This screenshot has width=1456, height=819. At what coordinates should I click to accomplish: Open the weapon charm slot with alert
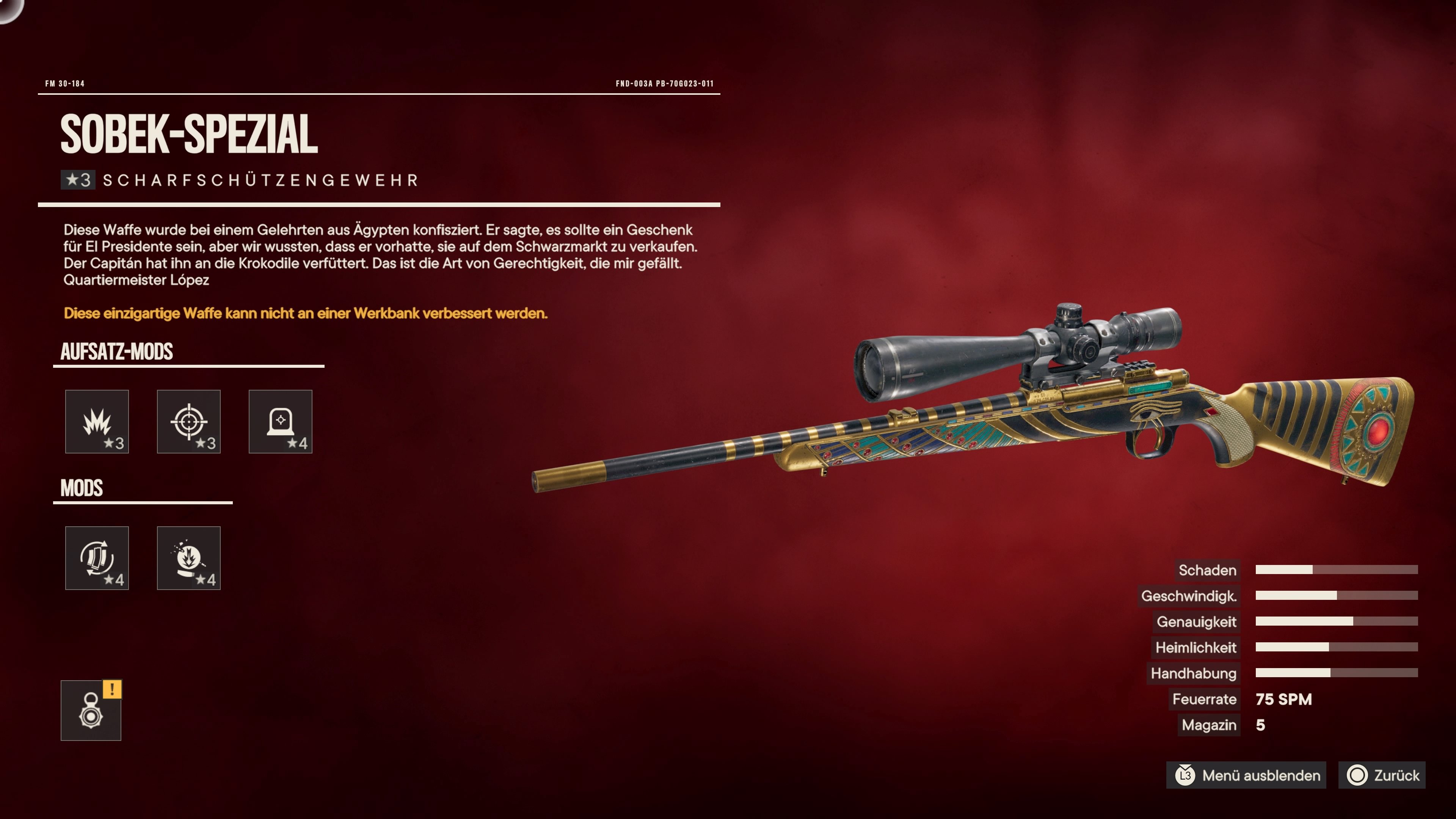[x=91, y=711]
